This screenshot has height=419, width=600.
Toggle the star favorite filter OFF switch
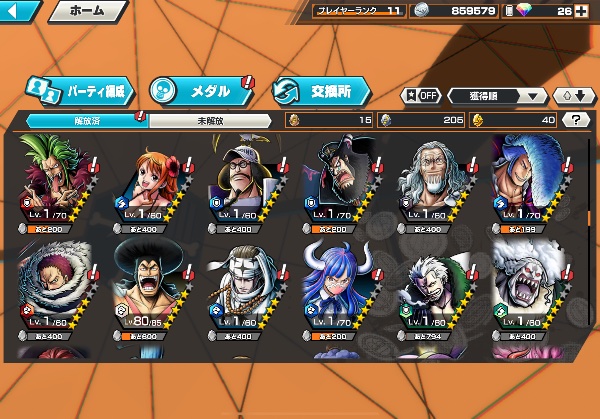pos(421,96)
